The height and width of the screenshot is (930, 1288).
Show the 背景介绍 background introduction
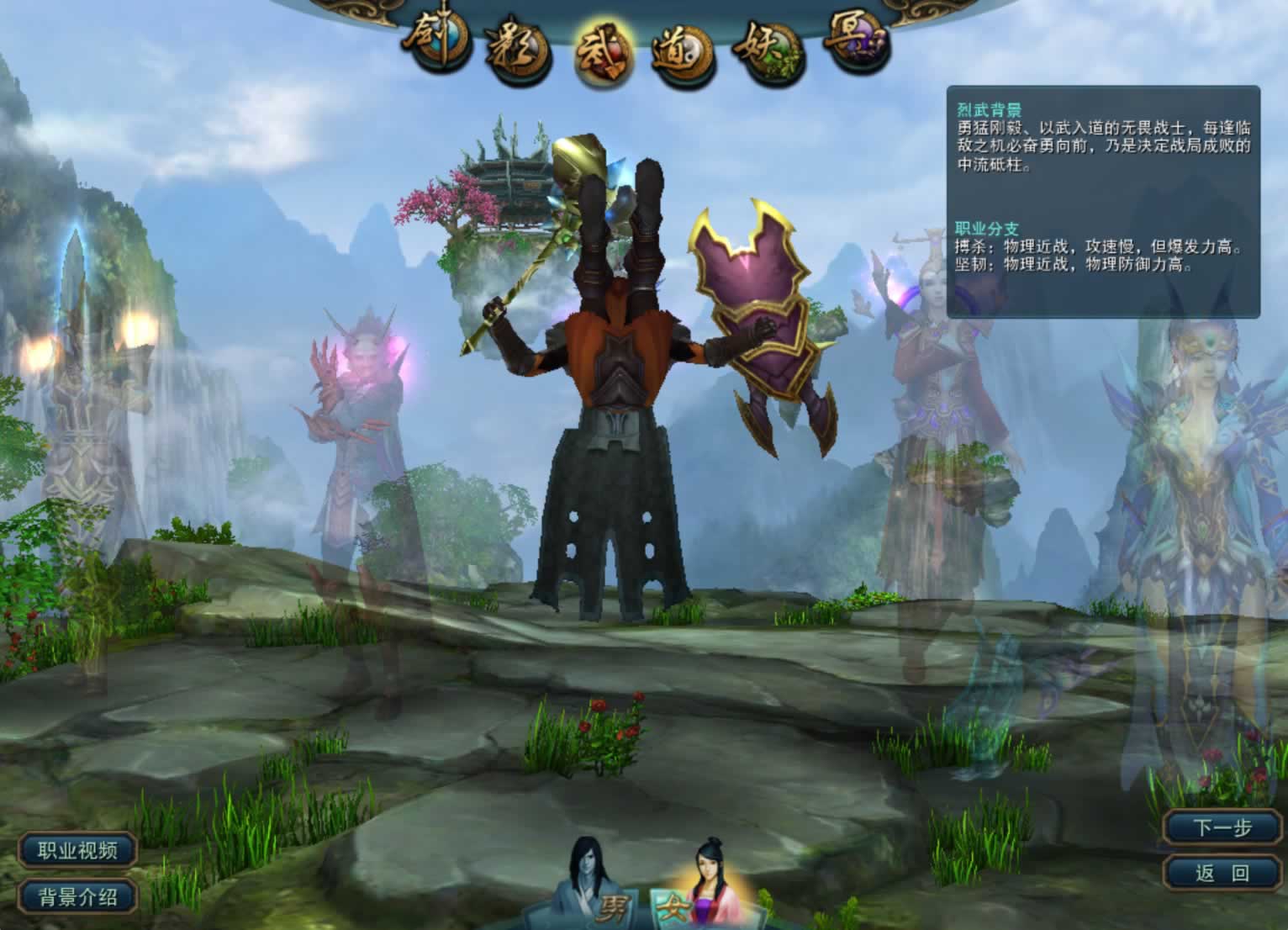[x=77, y=896]
